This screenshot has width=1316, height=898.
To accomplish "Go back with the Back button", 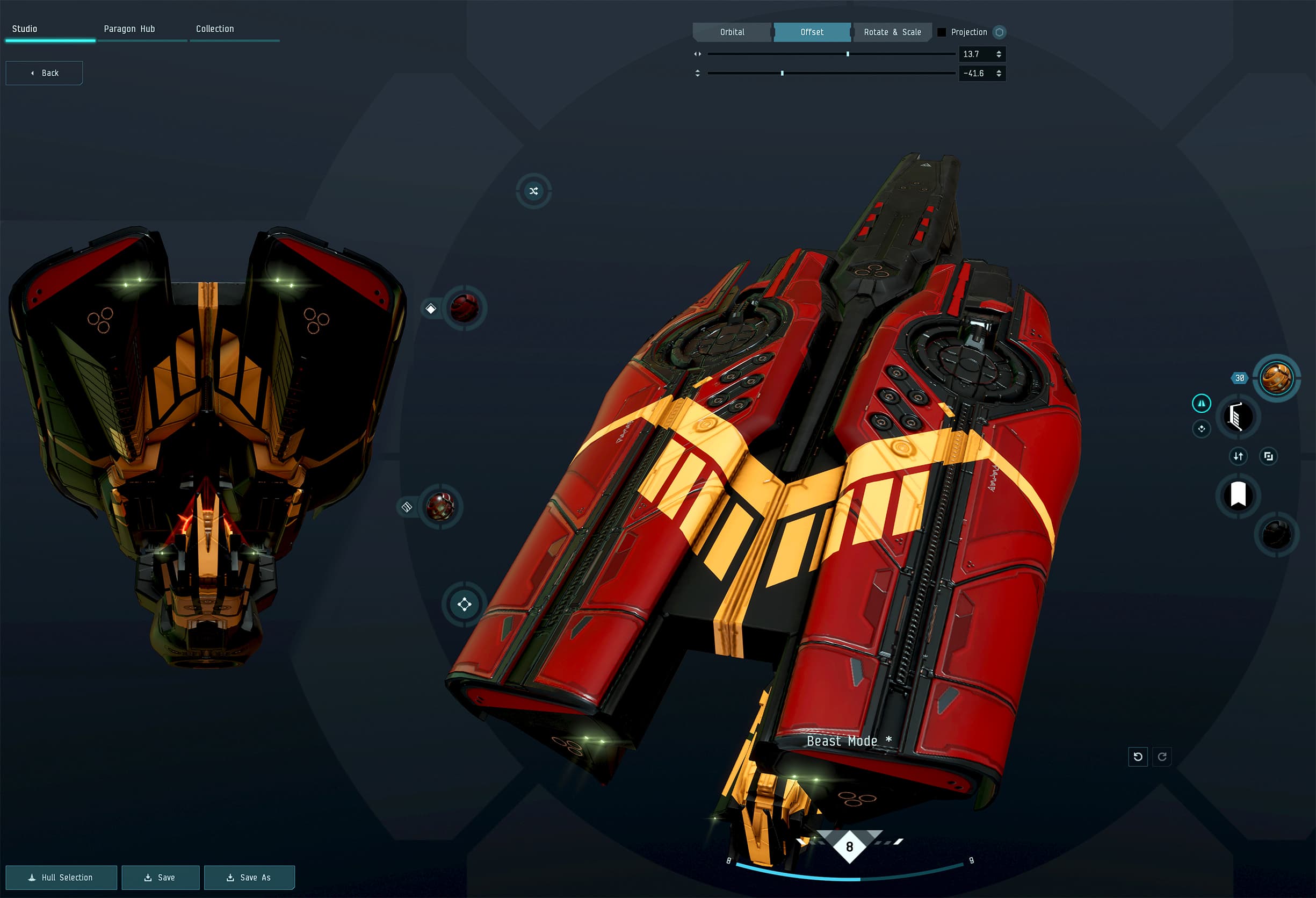I will tap(44, 73).
